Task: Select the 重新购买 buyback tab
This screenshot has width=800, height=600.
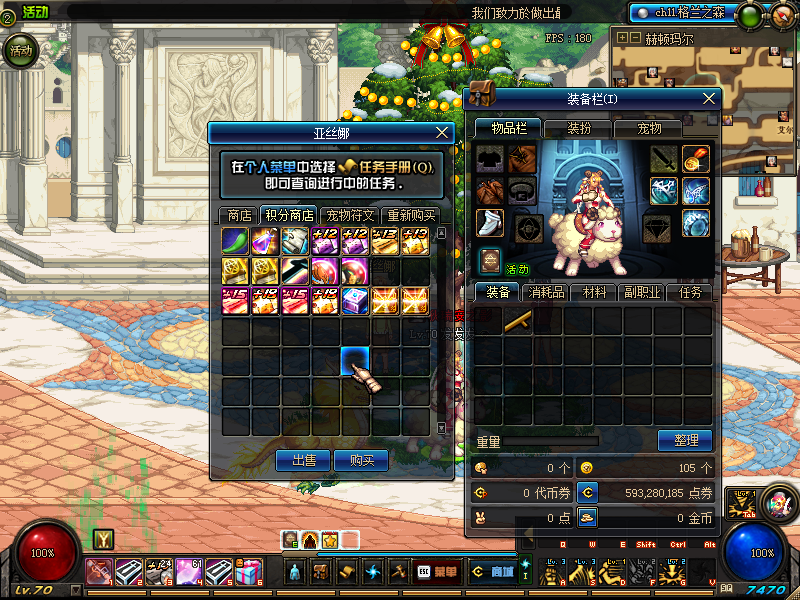Action: click(411, 215)
